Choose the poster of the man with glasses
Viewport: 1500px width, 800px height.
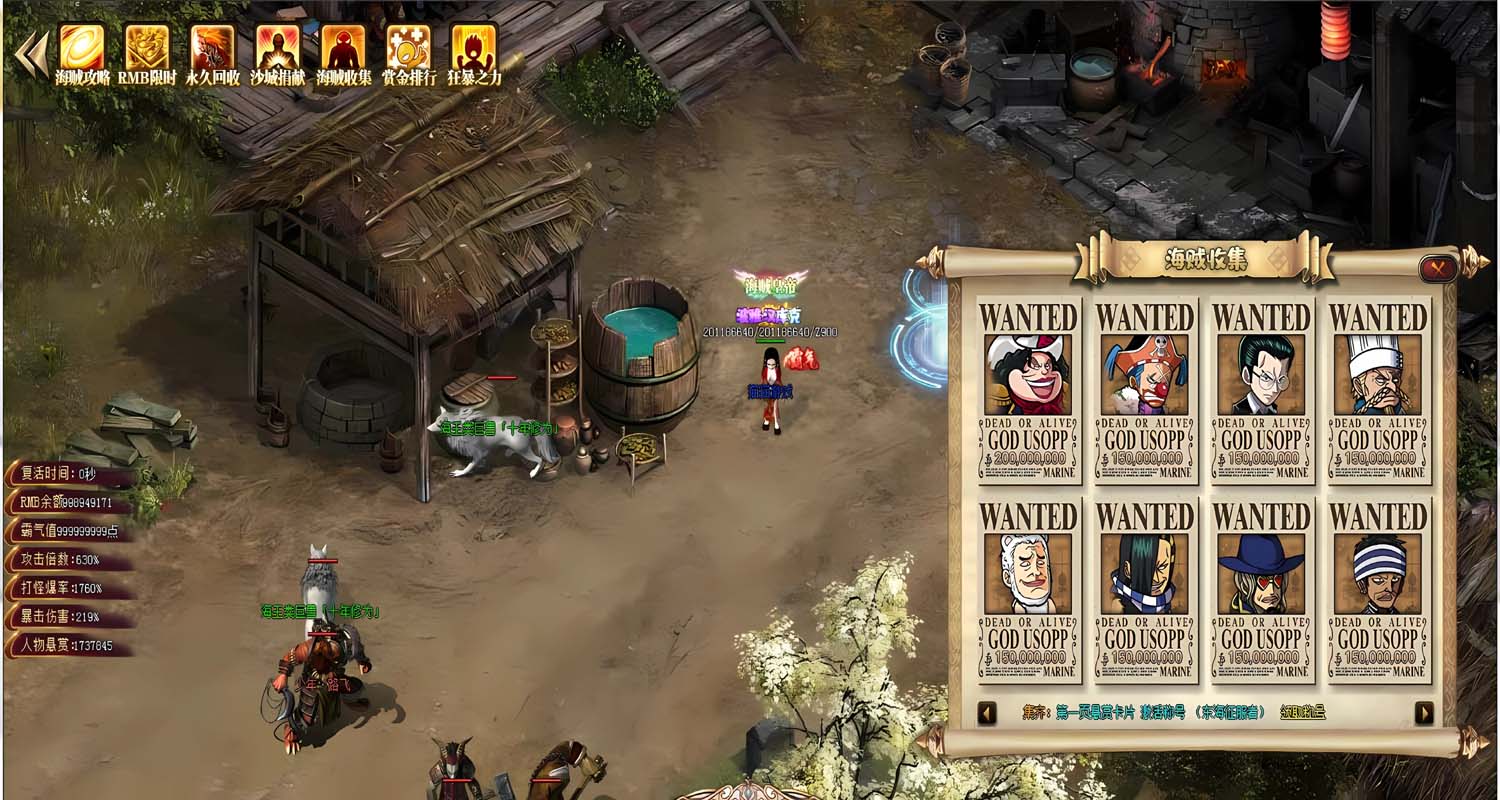[x=1262, y=391]
